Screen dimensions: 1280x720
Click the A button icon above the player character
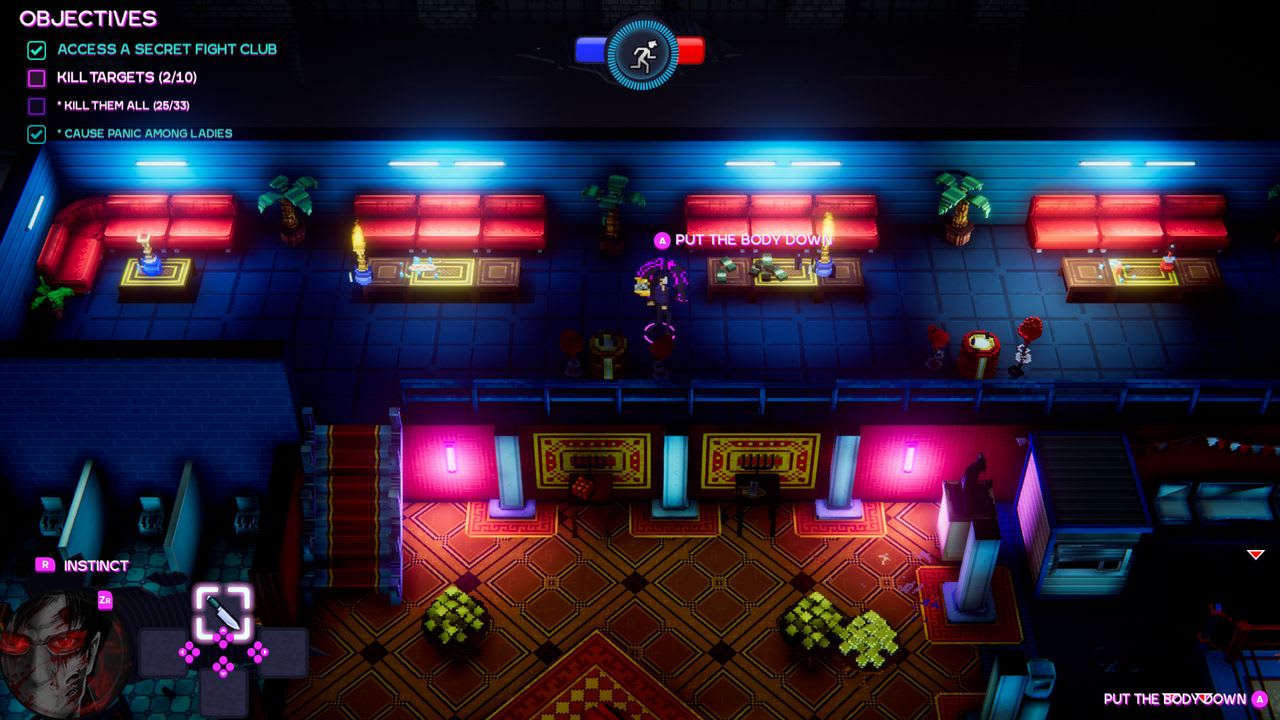click(661, 241)
